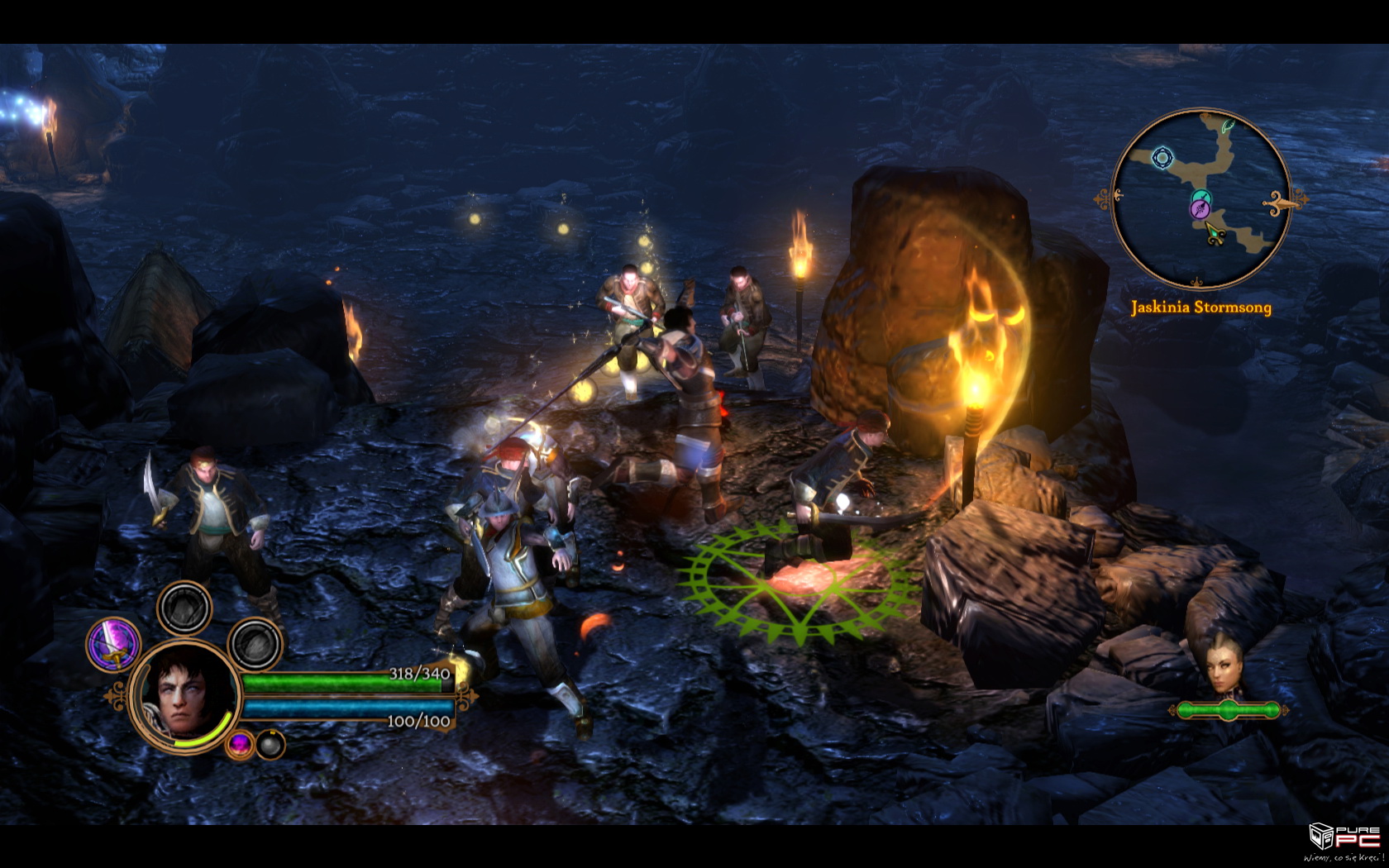Click the purple round marker on the minimap

1200,210
